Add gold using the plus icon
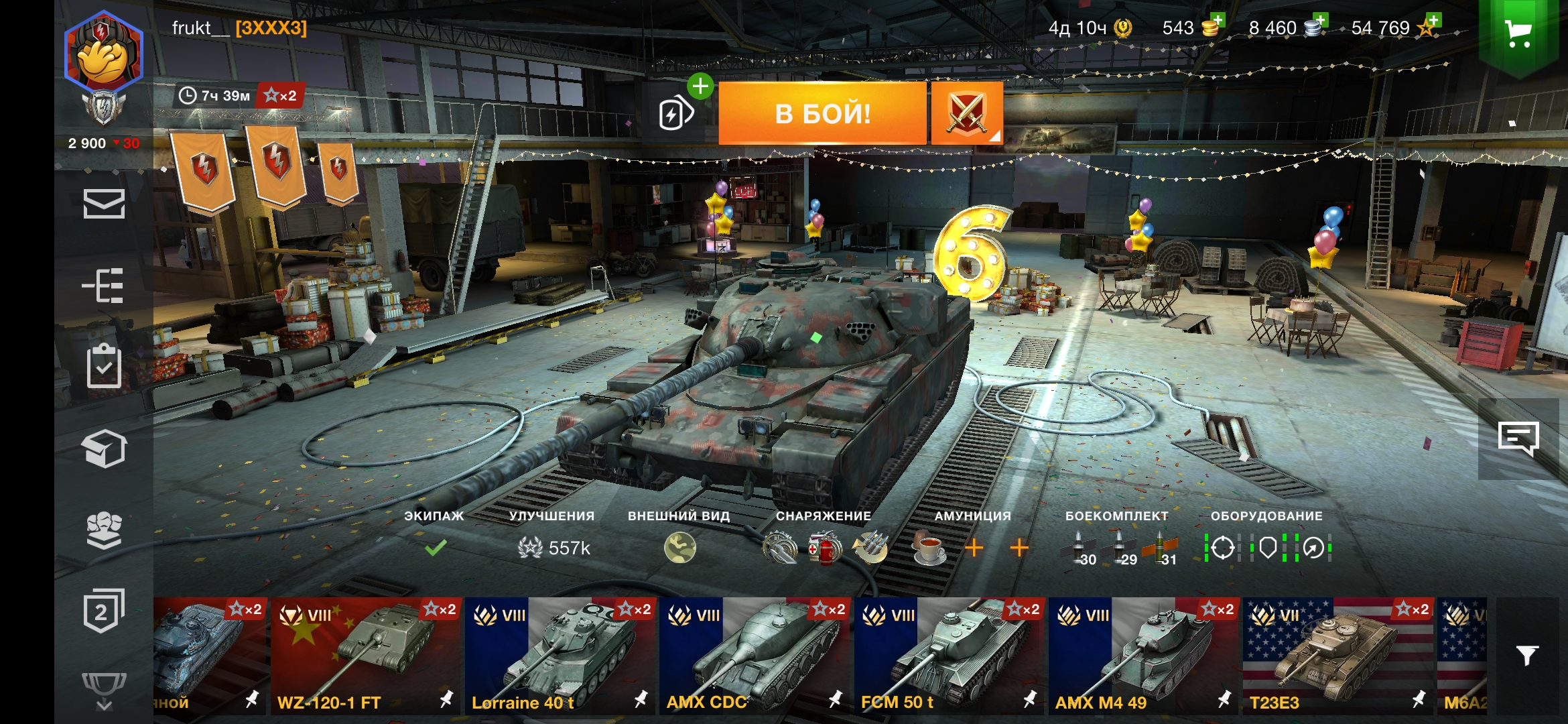 1217,20
